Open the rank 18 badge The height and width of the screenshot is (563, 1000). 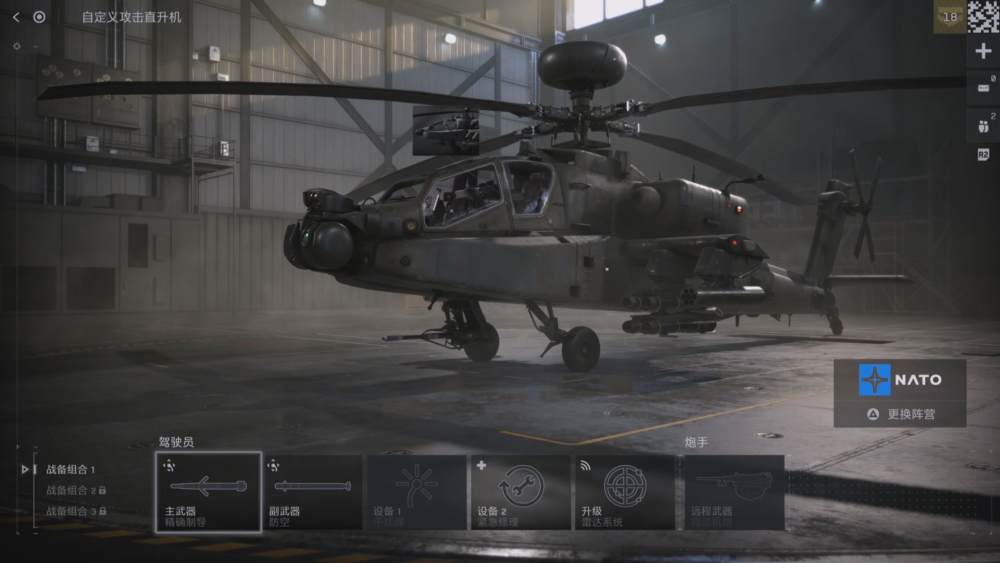[x=949, y=17]
